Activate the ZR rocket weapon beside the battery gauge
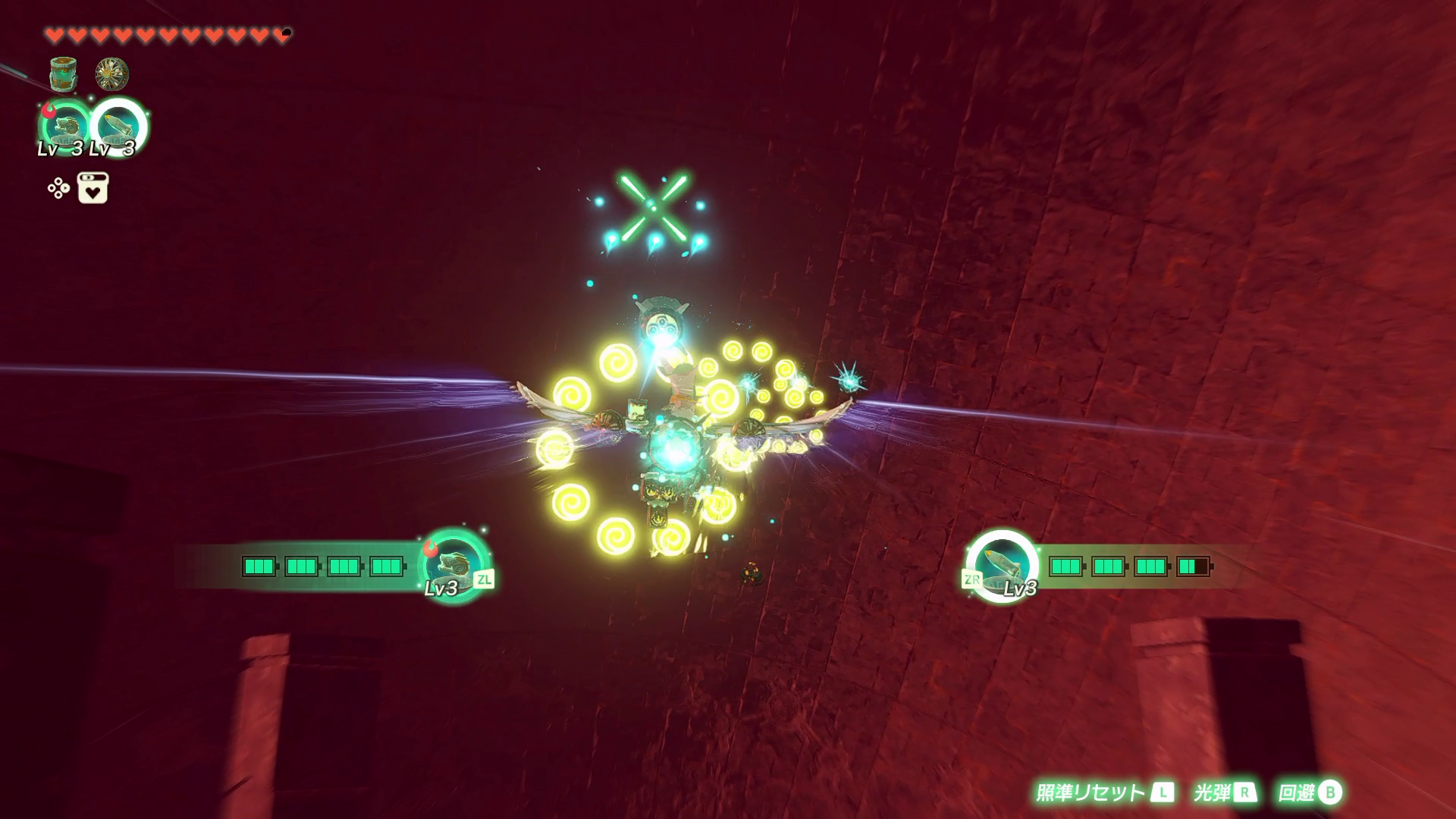This screenshot has height=819, width=1456. pos(1001,566)
